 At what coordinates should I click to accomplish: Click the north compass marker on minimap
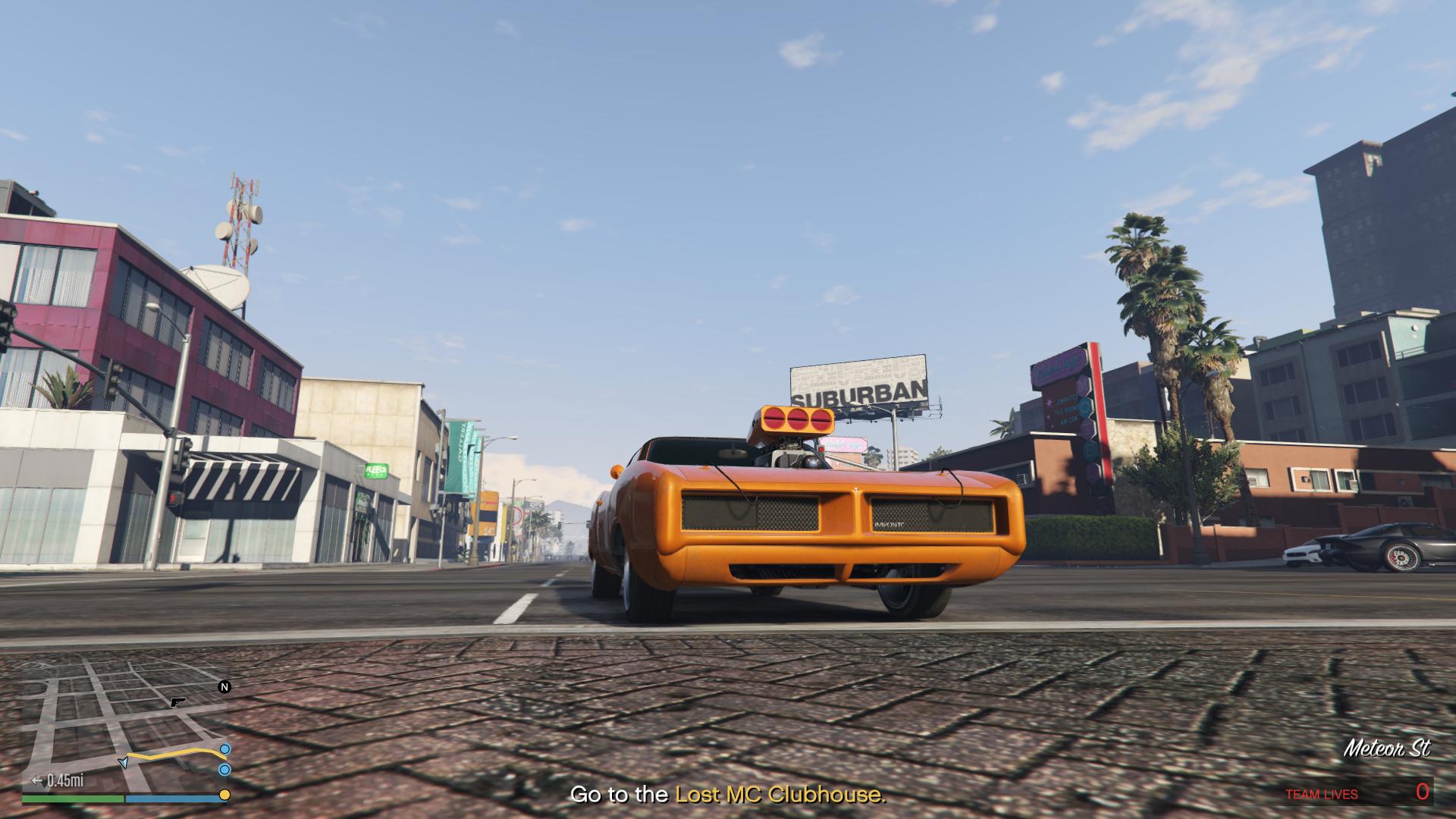(x=224, y=687)
